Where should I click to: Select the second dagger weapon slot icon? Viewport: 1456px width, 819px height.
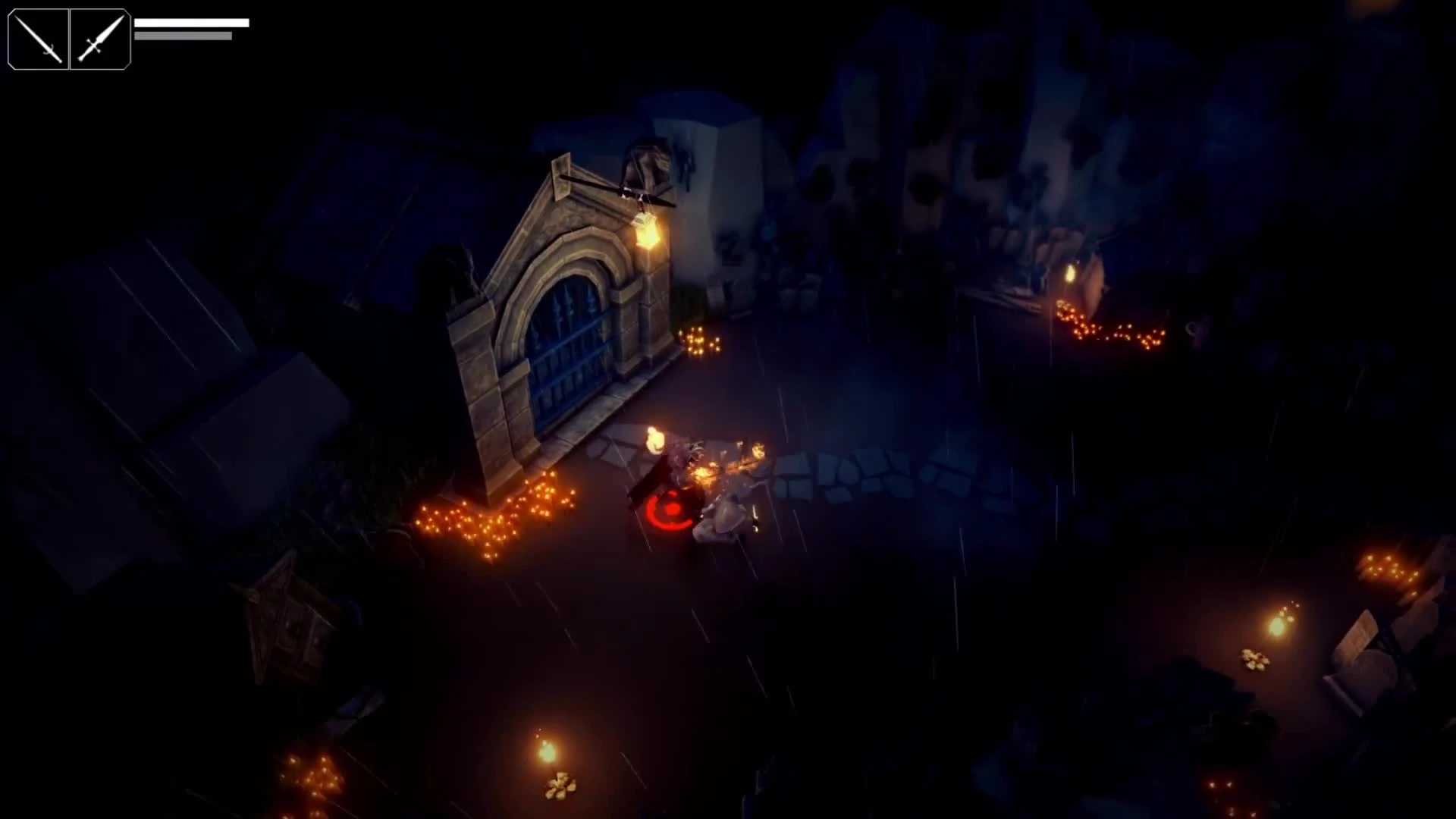pos(100,39)
